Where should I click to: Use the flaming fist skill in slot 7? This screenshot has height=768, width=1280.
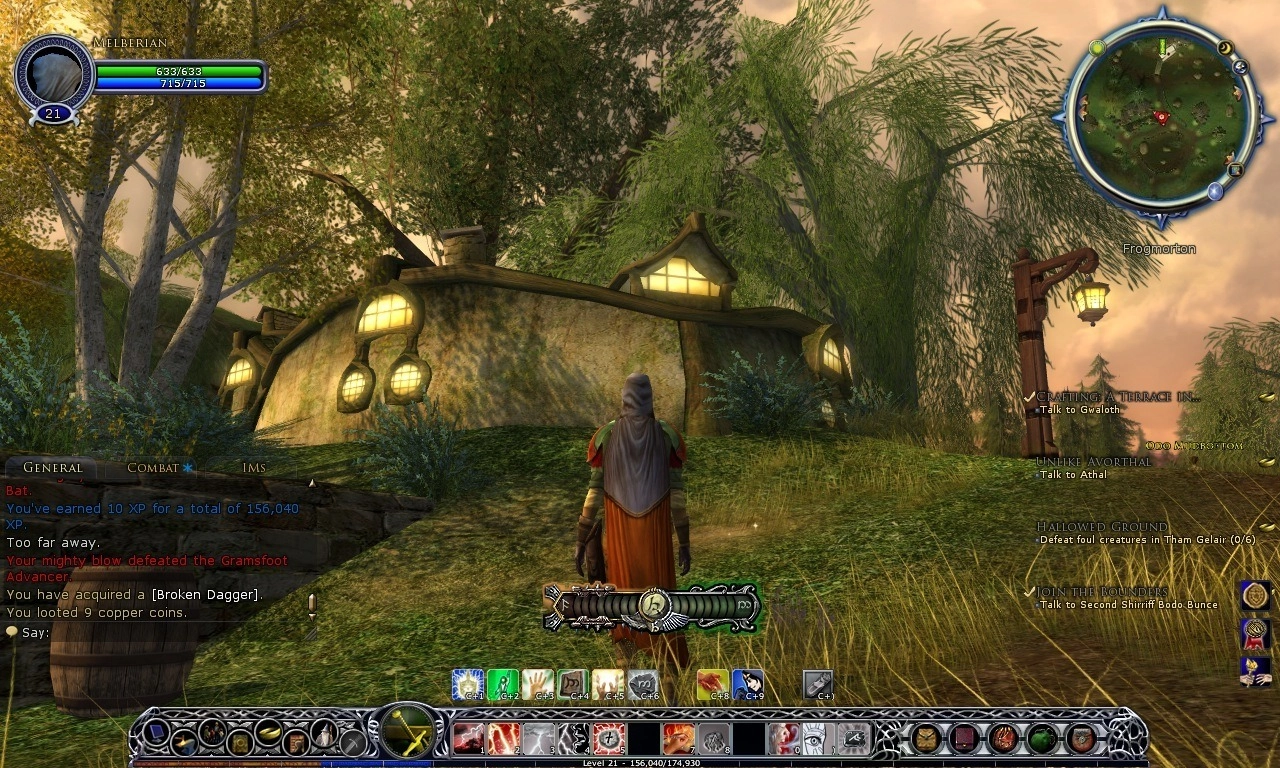pyautogui.click(x=677, y=739)
